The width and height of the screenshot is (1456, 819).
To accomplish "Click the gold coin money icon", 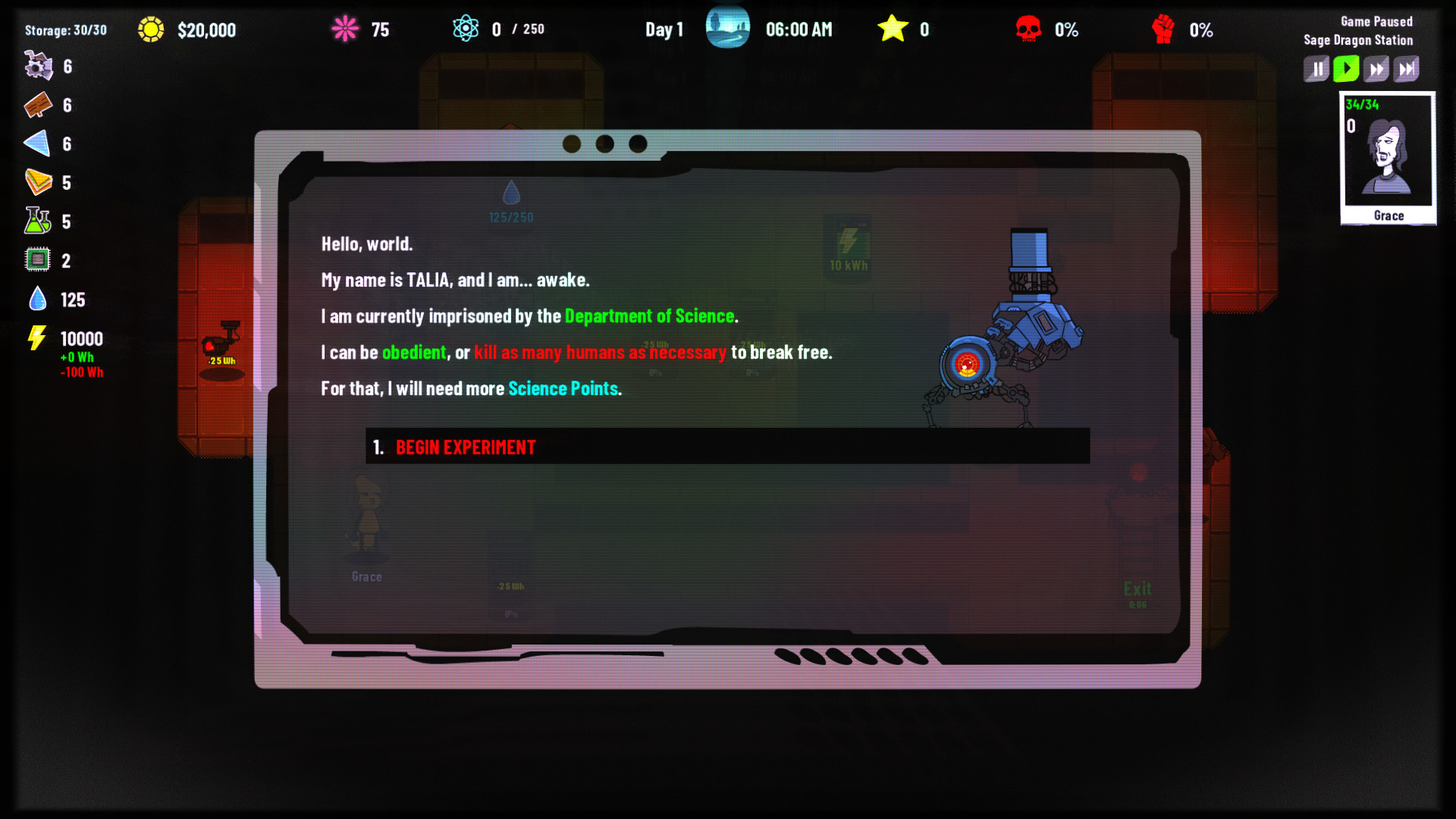I will pos(151,30).
